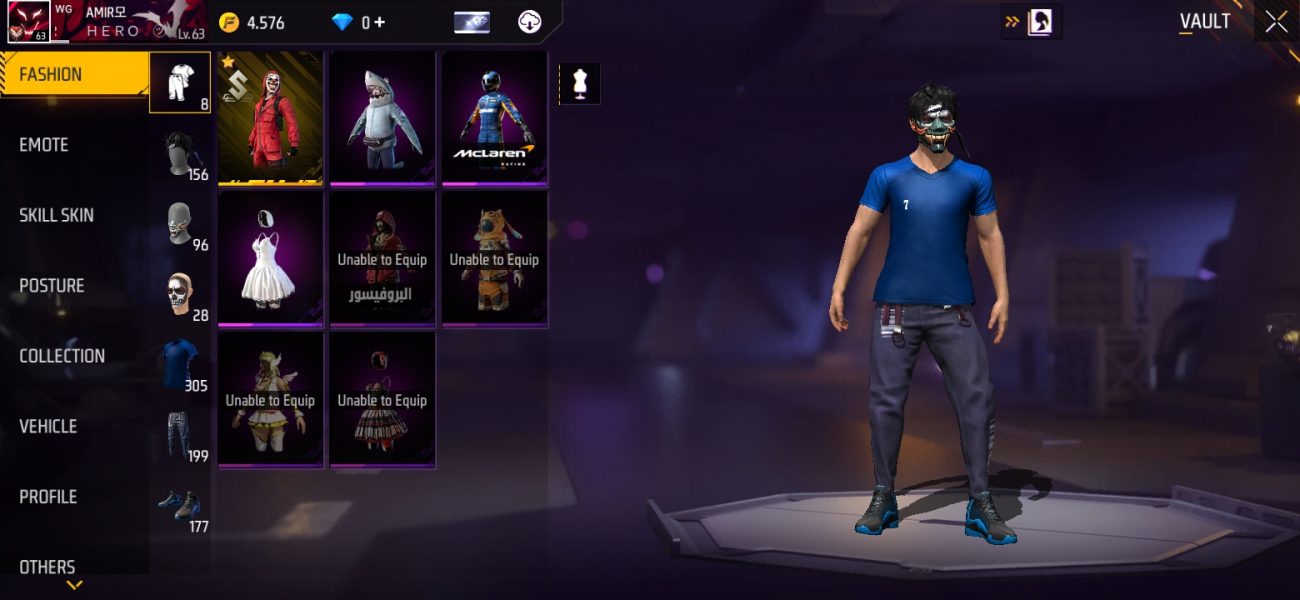Close the vault screen
Viewport: 1300px width, 600px height.
1276,22
